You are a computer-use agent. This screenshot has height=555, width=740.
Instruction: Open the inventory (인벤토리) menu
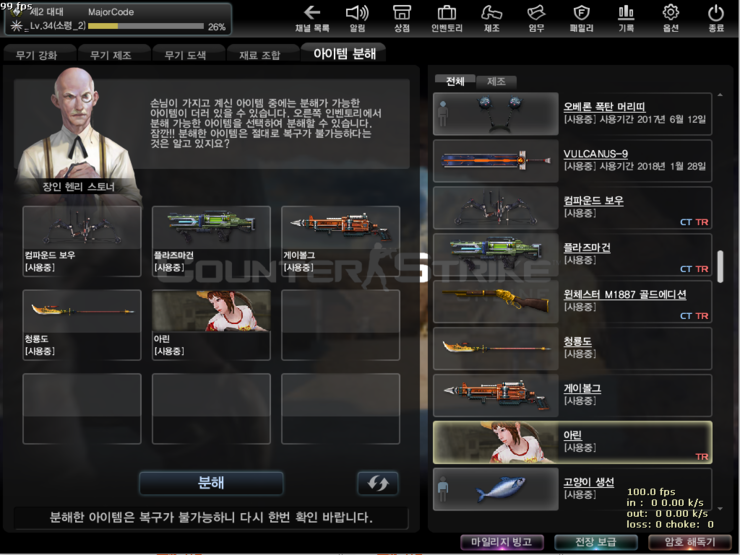pyautogui.click(x=445, y=17)
